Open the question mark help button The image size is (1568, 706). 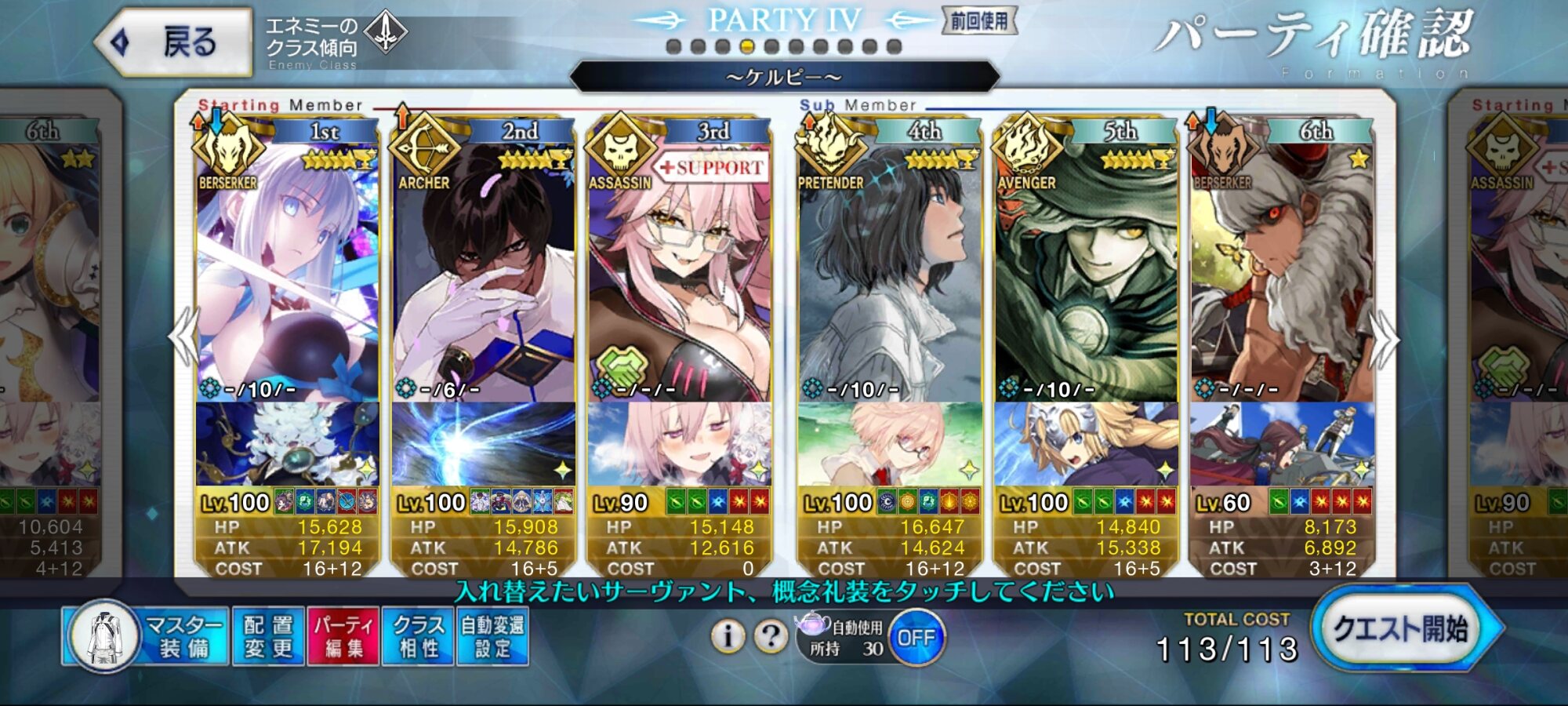click(771, 636)
